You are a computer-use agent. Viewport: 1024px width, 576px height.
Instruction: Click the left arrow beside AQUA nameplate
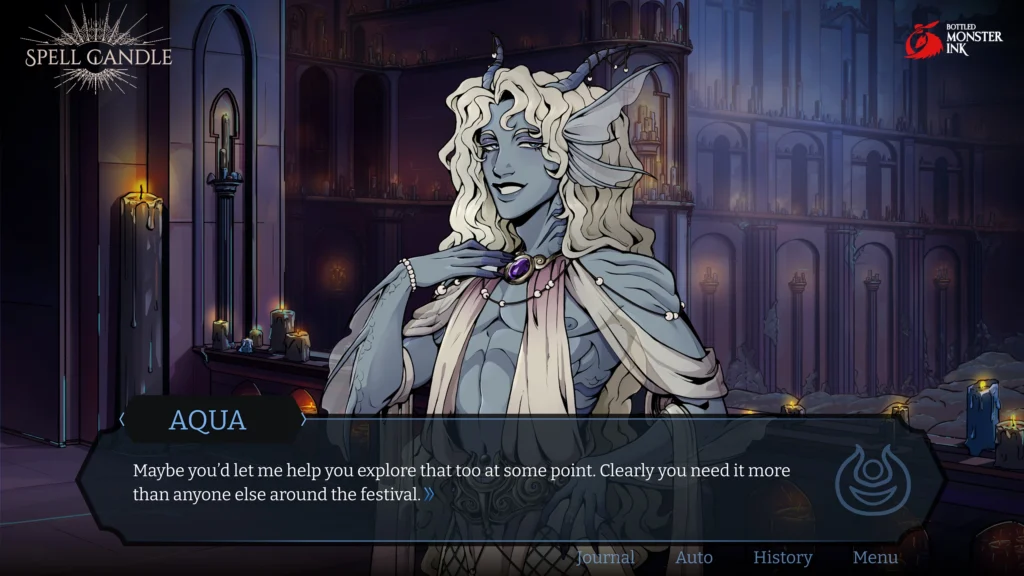tap(122, 420)
